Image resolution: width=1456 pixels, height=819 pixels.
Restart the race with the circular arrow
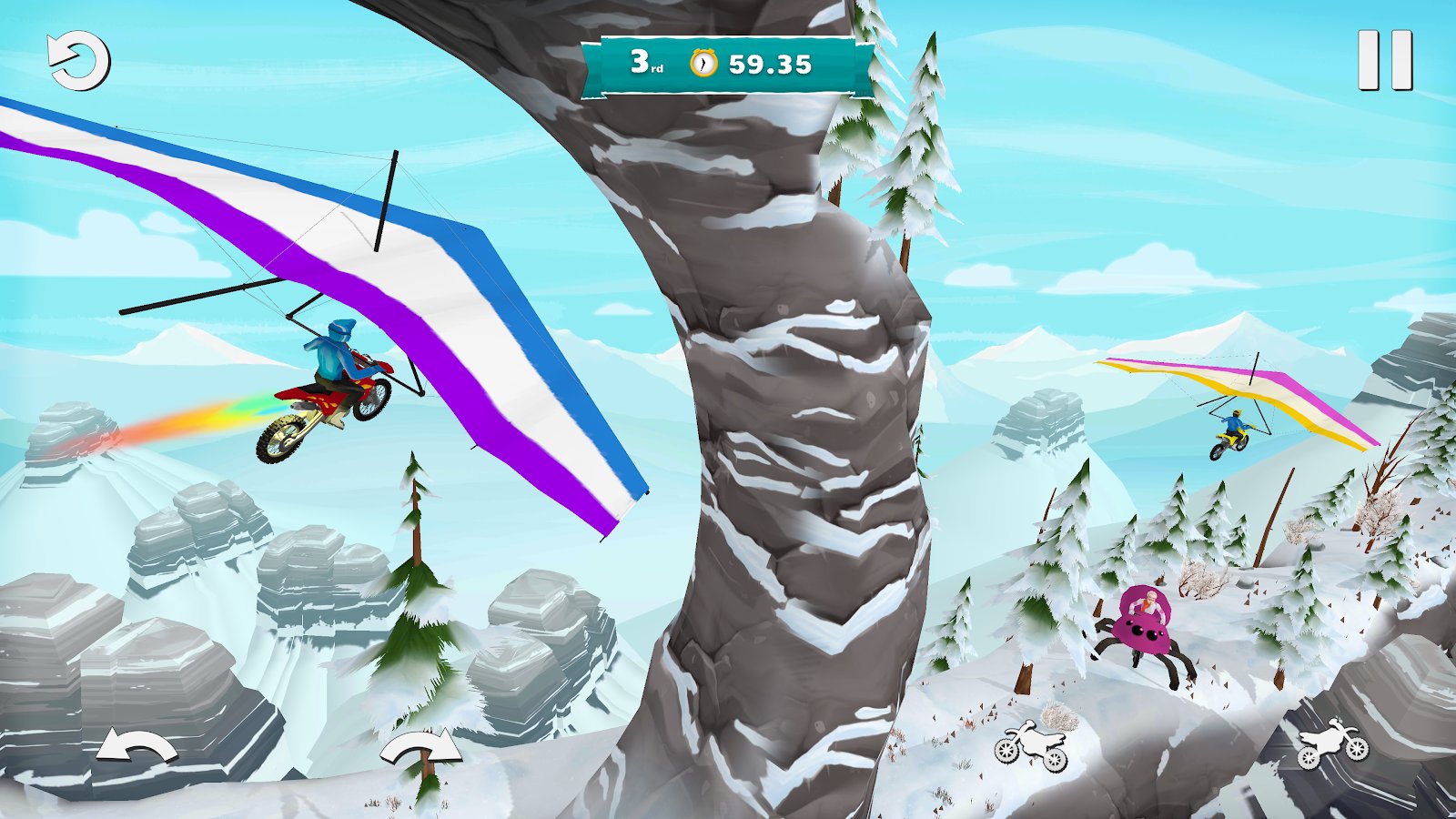(79, 61)
